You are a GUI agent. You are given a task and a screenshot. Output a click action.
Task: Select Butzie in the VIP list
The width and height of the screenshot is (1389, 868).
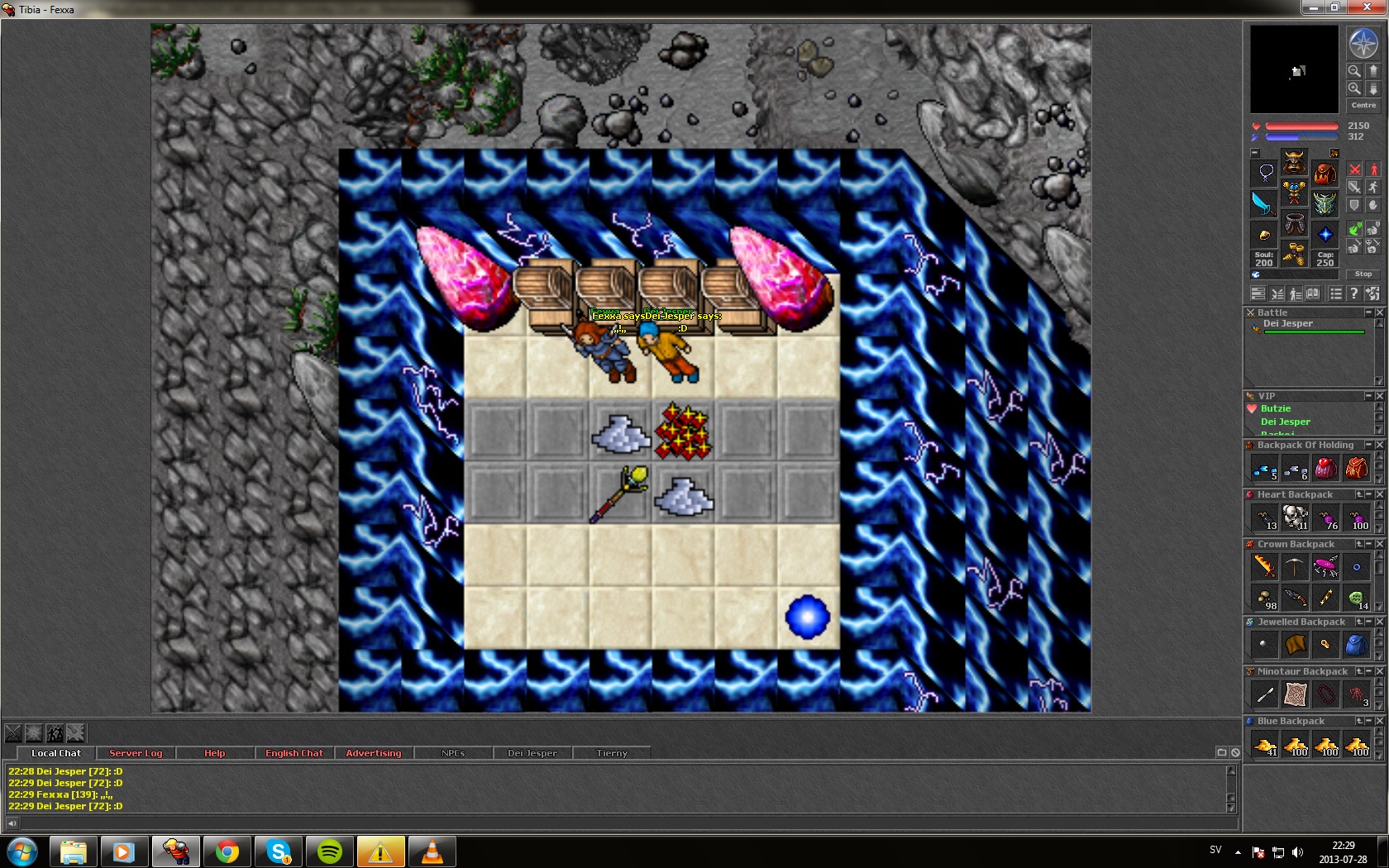click(x=1275, y=408)
